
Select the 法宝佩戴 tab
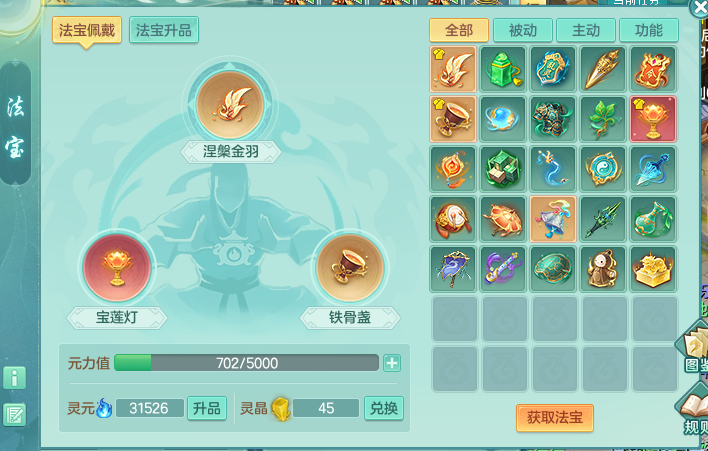(x=87, y=30)
